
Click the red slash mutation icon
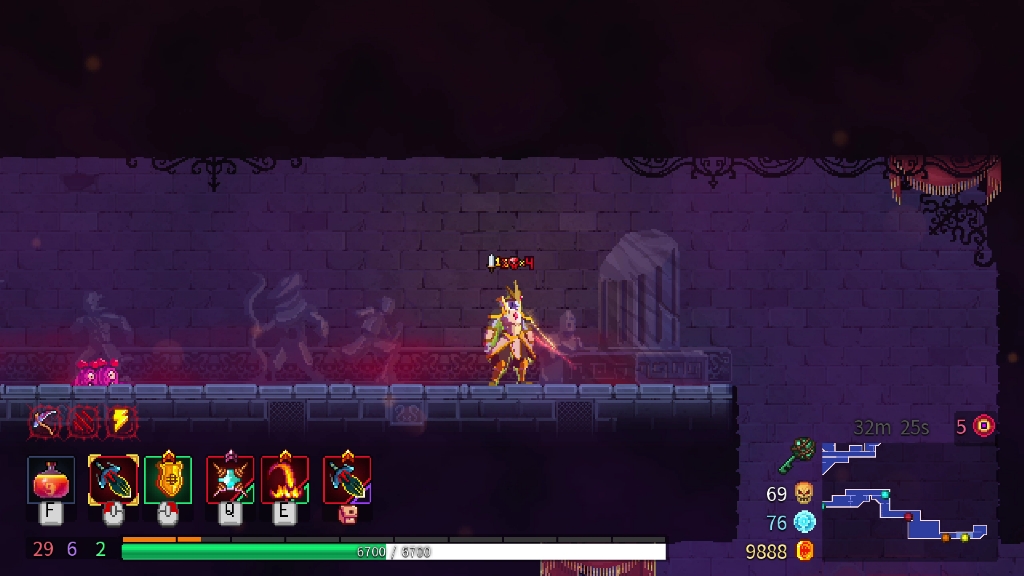click(x=82, y=420)
